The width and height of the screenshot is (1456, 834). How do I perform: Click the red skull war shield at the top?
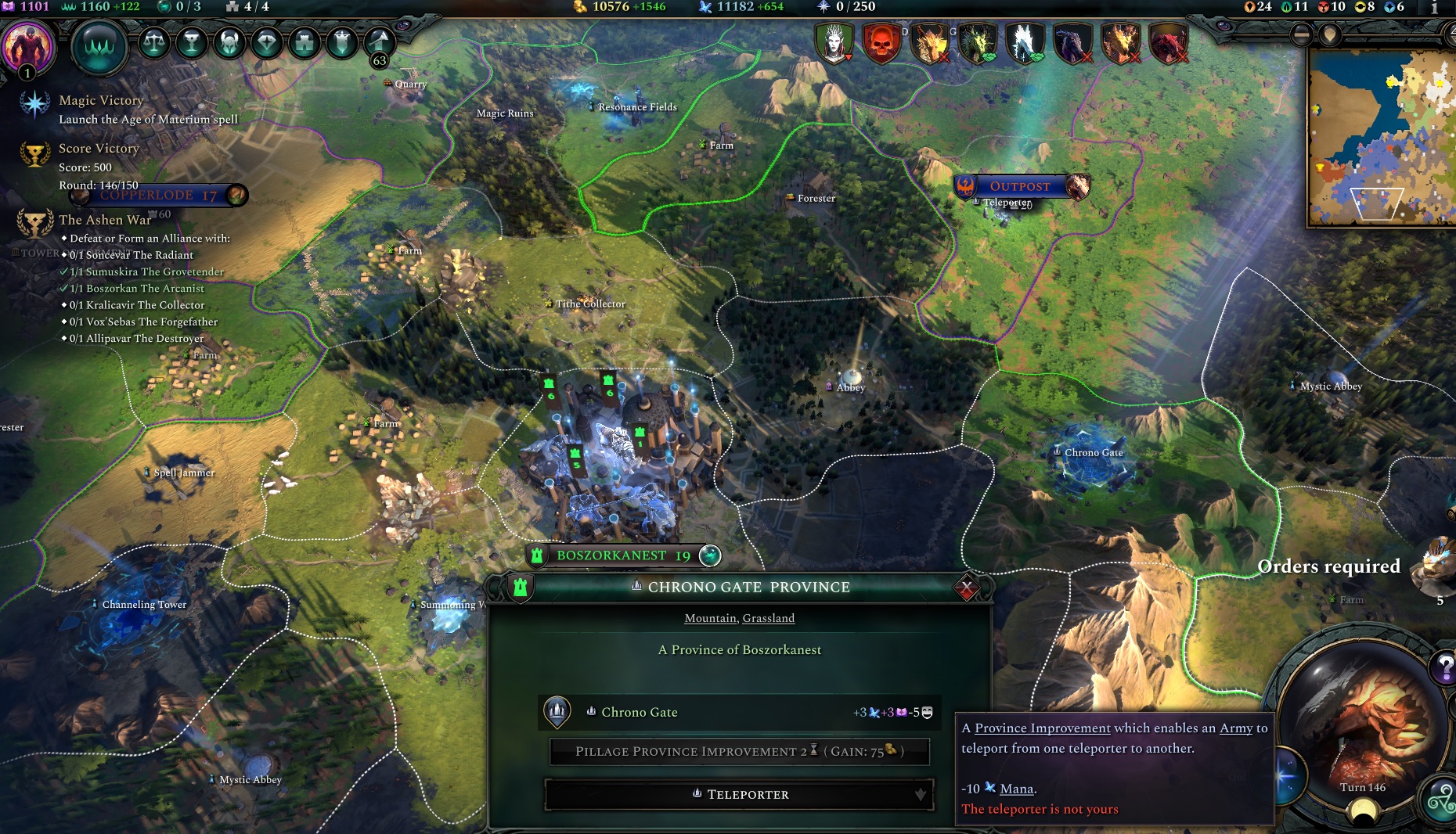click(882, 43)
